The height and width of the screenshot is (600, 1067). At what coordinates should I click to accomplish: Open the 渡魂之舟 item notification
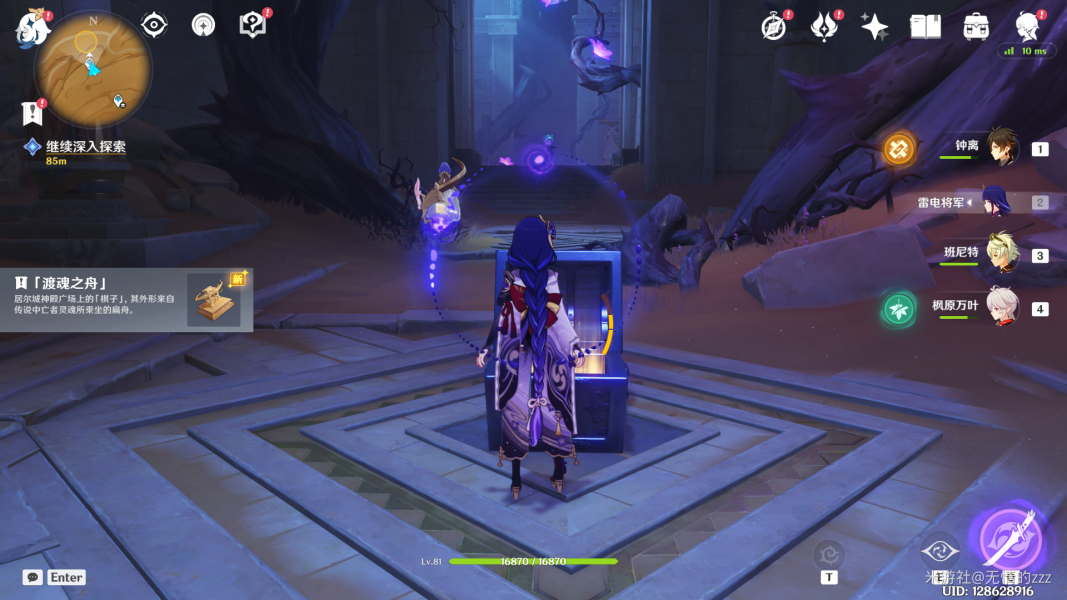(126, 298)
